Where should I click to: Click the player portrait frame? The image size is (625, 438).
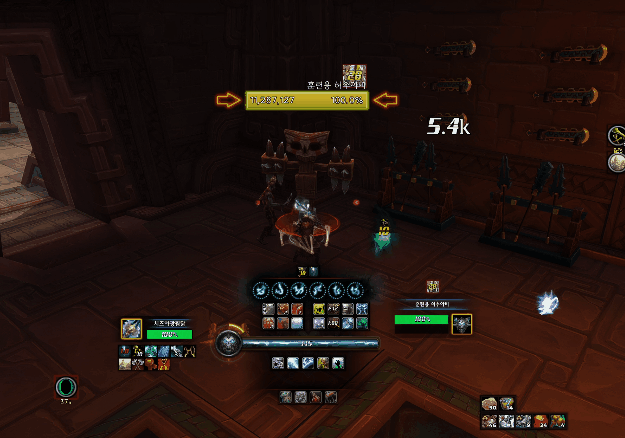[132, 329]
